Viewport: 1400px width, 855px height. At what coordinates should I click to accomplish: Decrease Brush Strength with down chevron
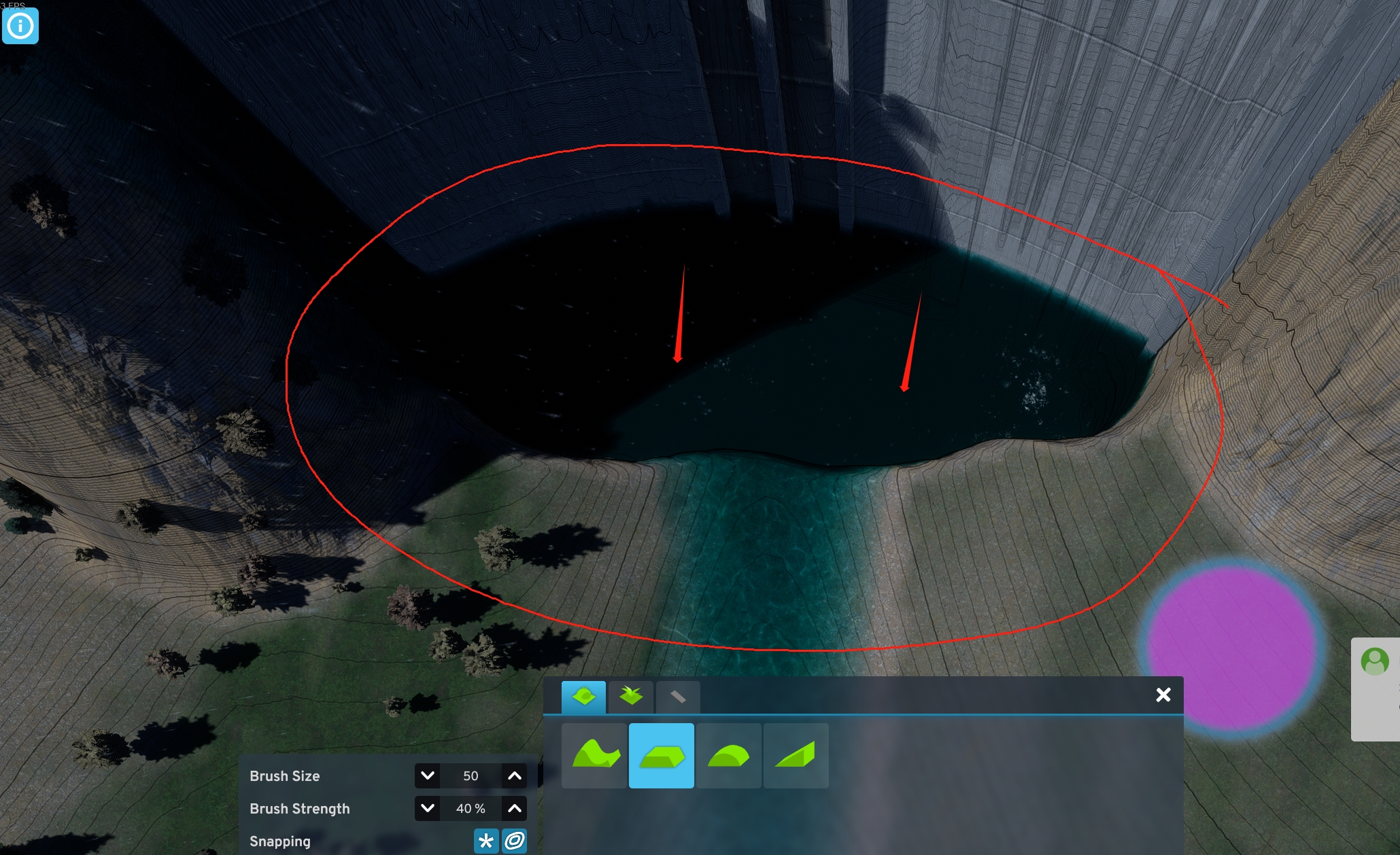click(x=428, y=809)
